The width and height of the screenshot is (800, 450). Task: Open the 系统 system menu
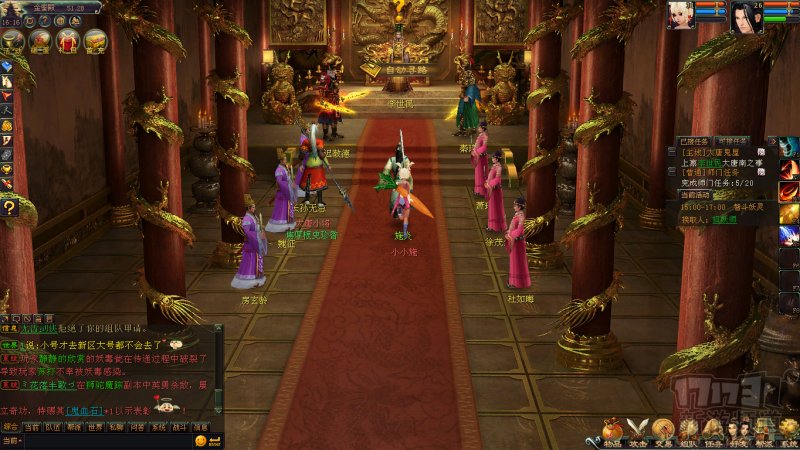(789, 432)
